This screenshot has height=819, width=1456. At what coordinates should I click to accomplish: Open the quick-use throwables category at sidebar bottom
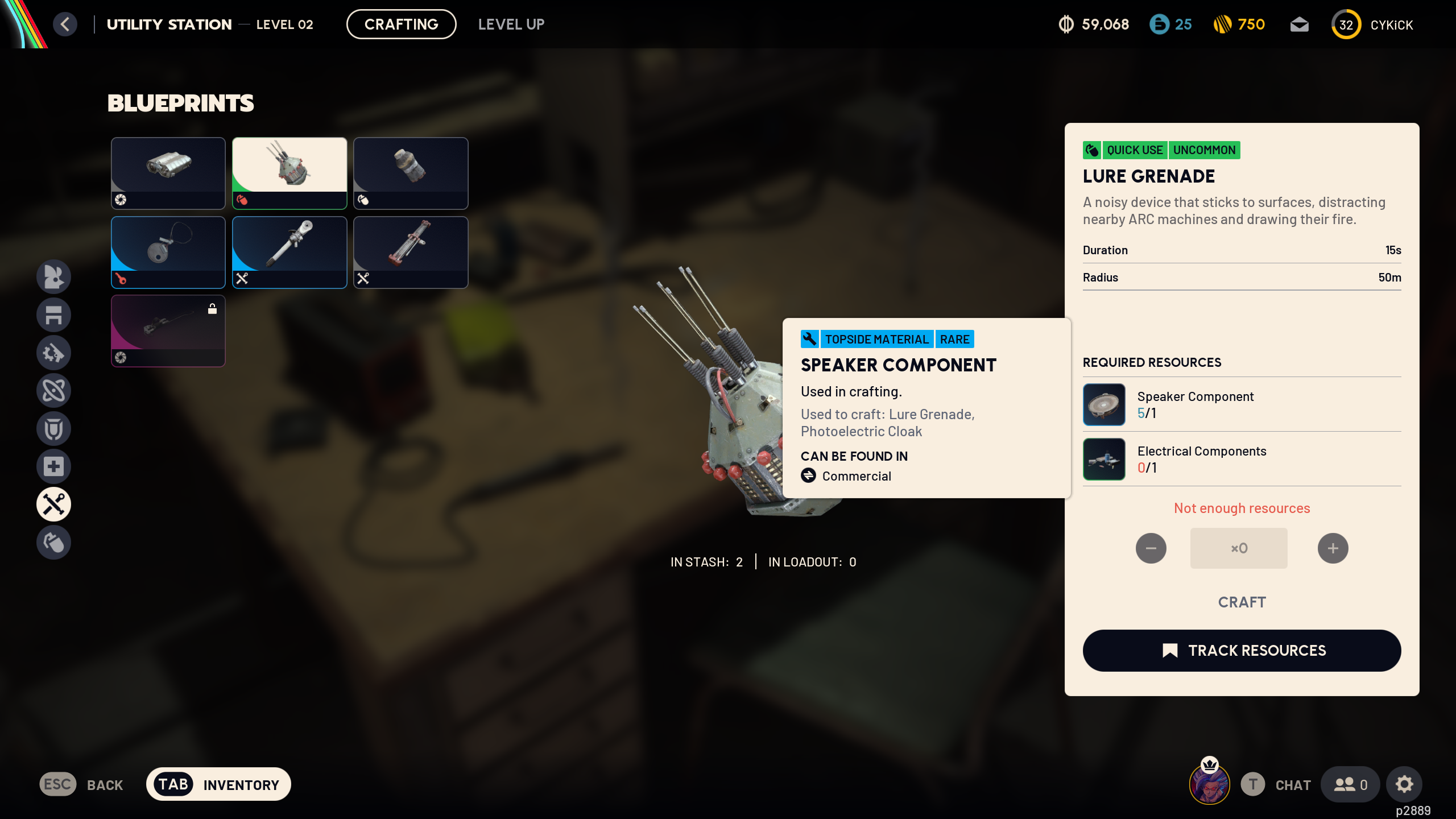[53, 542]
